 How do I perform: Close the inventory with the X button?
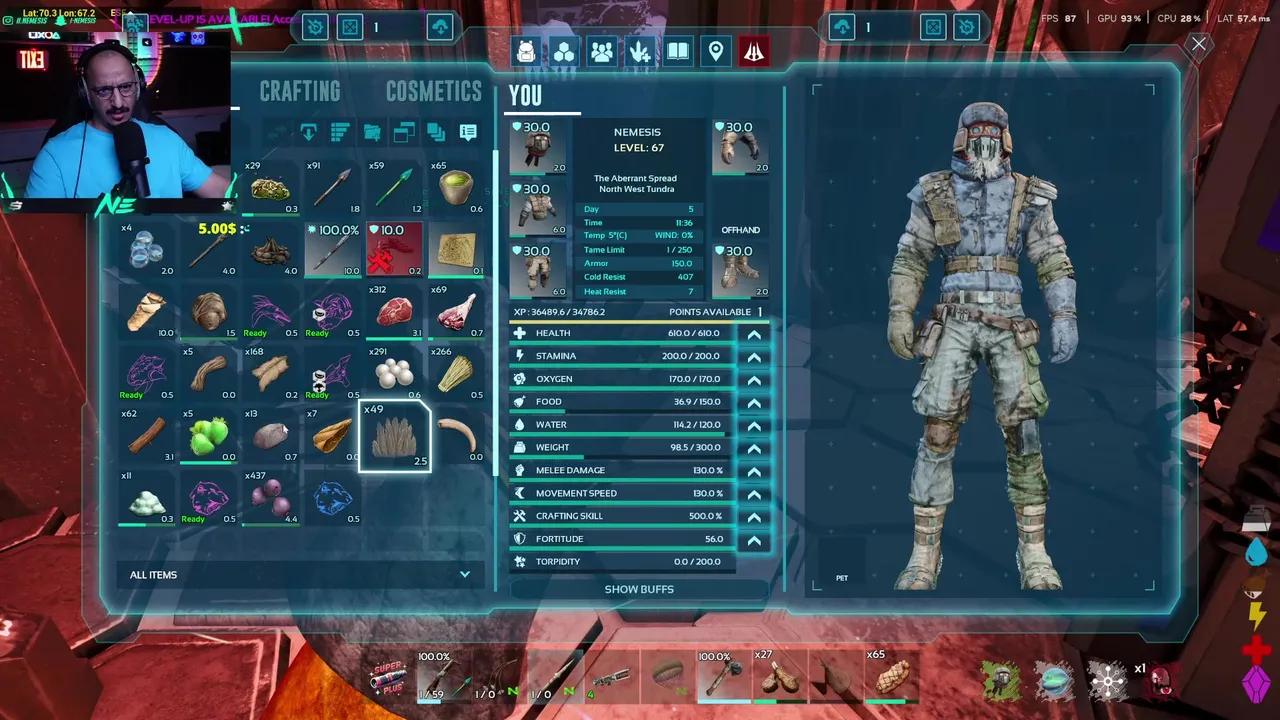1198,44
